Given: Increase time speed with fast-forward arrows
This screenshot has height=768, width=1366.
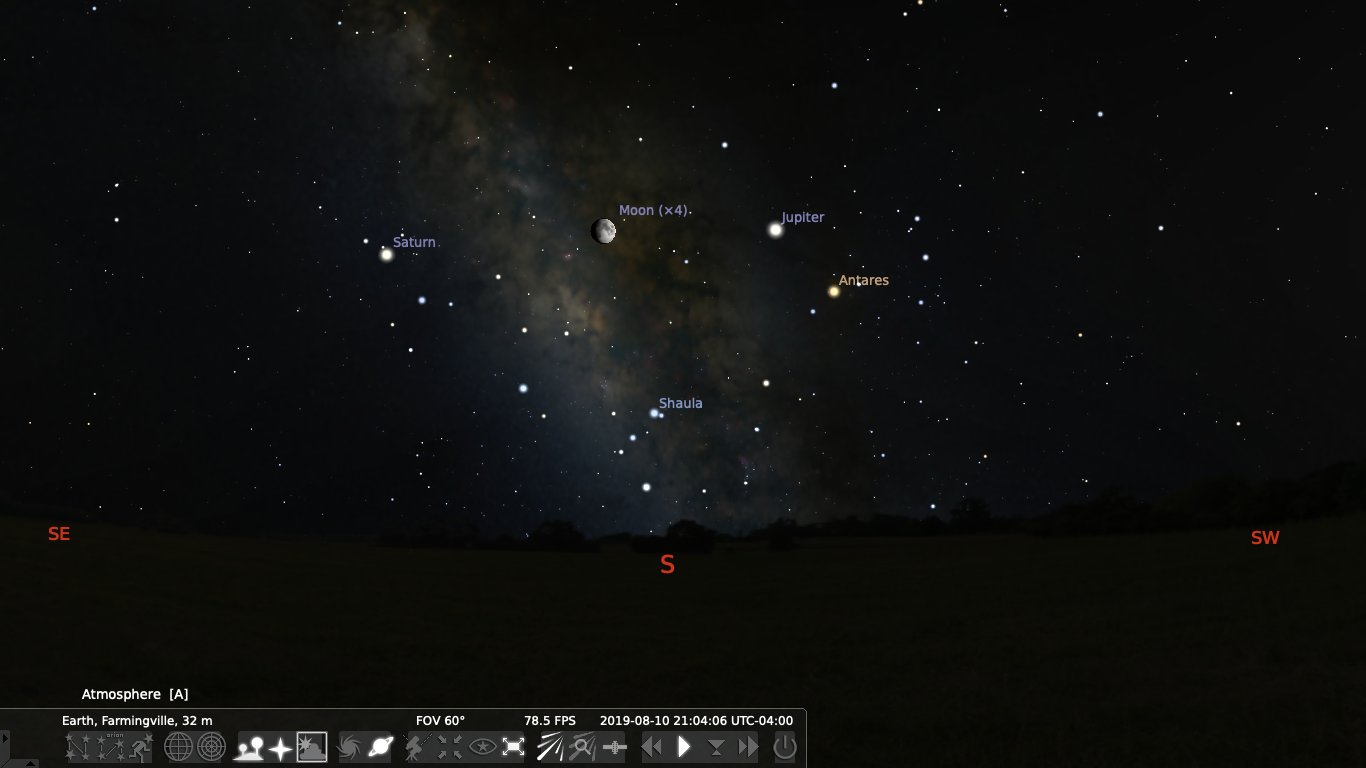Looking at the screenshot, I should [x=748, y=747].
